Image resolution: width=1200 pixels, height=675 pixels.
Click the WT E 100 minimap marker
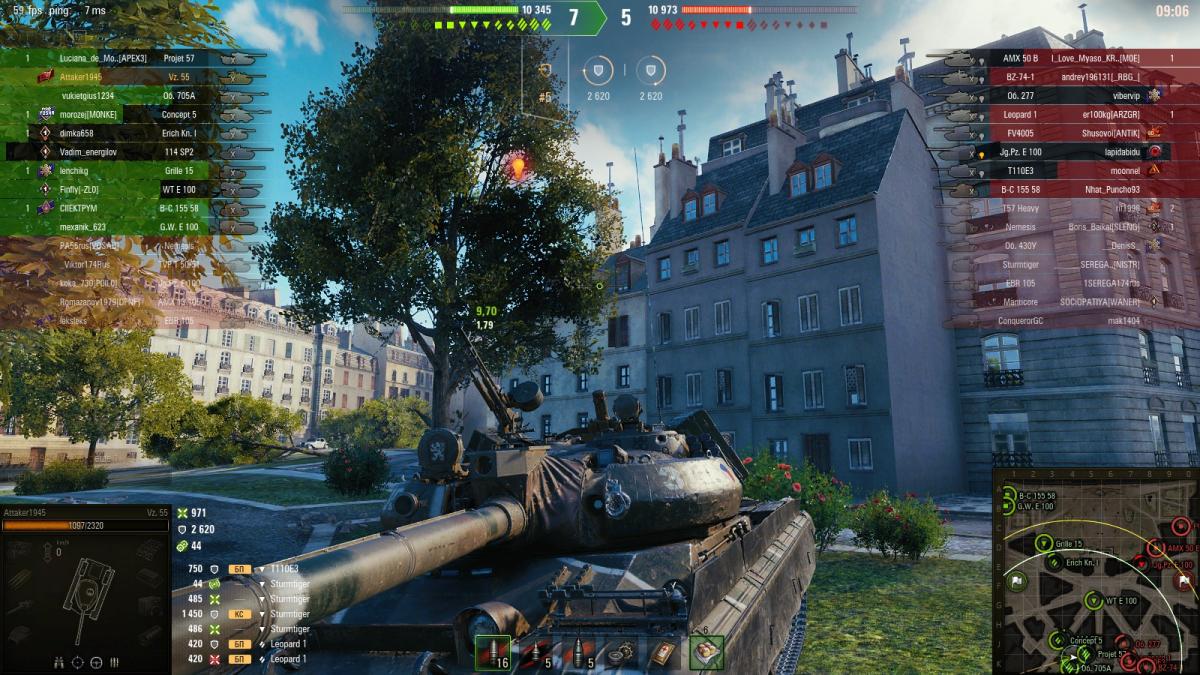click(x=1094, y=600)
